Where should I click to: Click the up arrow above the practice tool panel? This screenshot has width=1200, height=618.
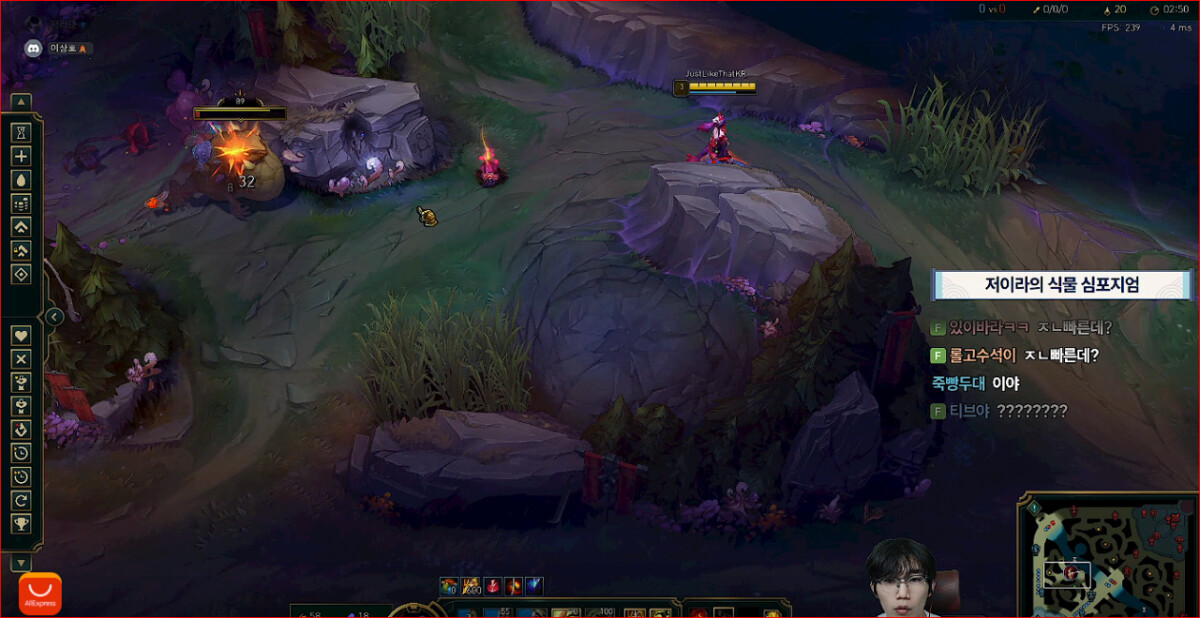(x=21, y=101)
